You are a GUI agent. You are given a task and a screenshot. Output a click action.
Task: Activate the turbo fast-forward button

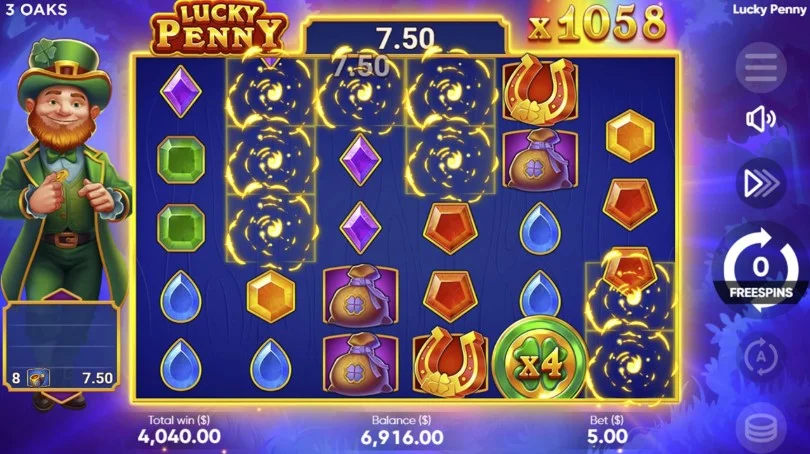761,182
